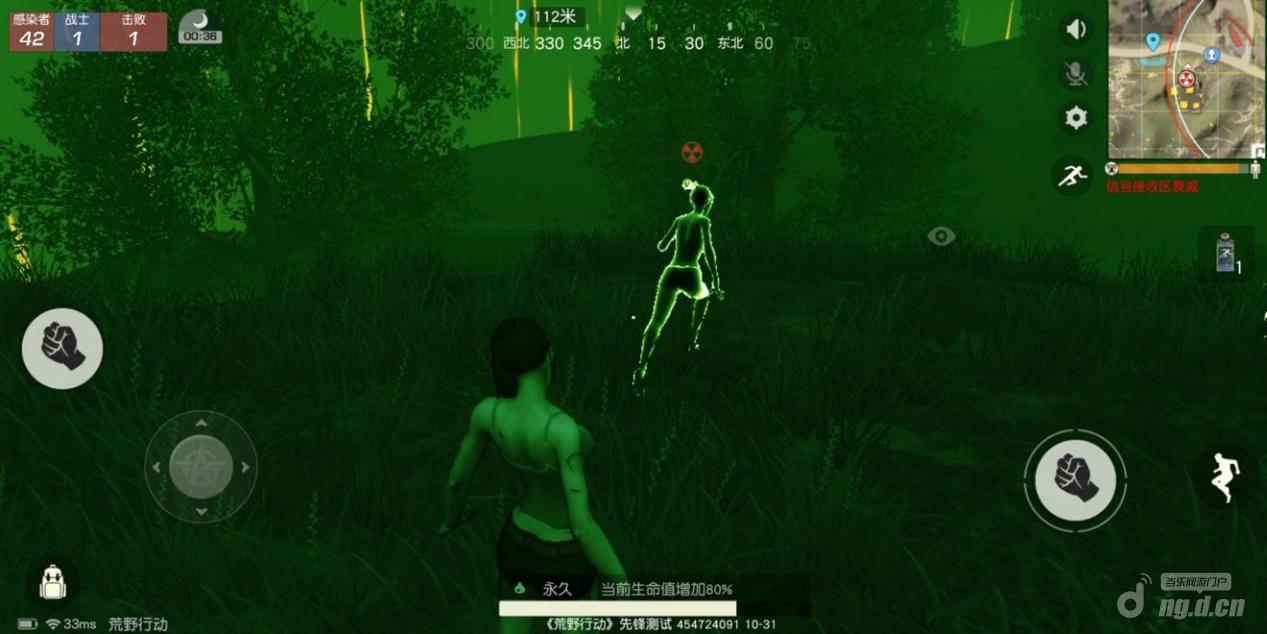The width and height of the screenshot is (1267, 634).
Task: Tap the eye free-look icon
Action: (940, 236)
